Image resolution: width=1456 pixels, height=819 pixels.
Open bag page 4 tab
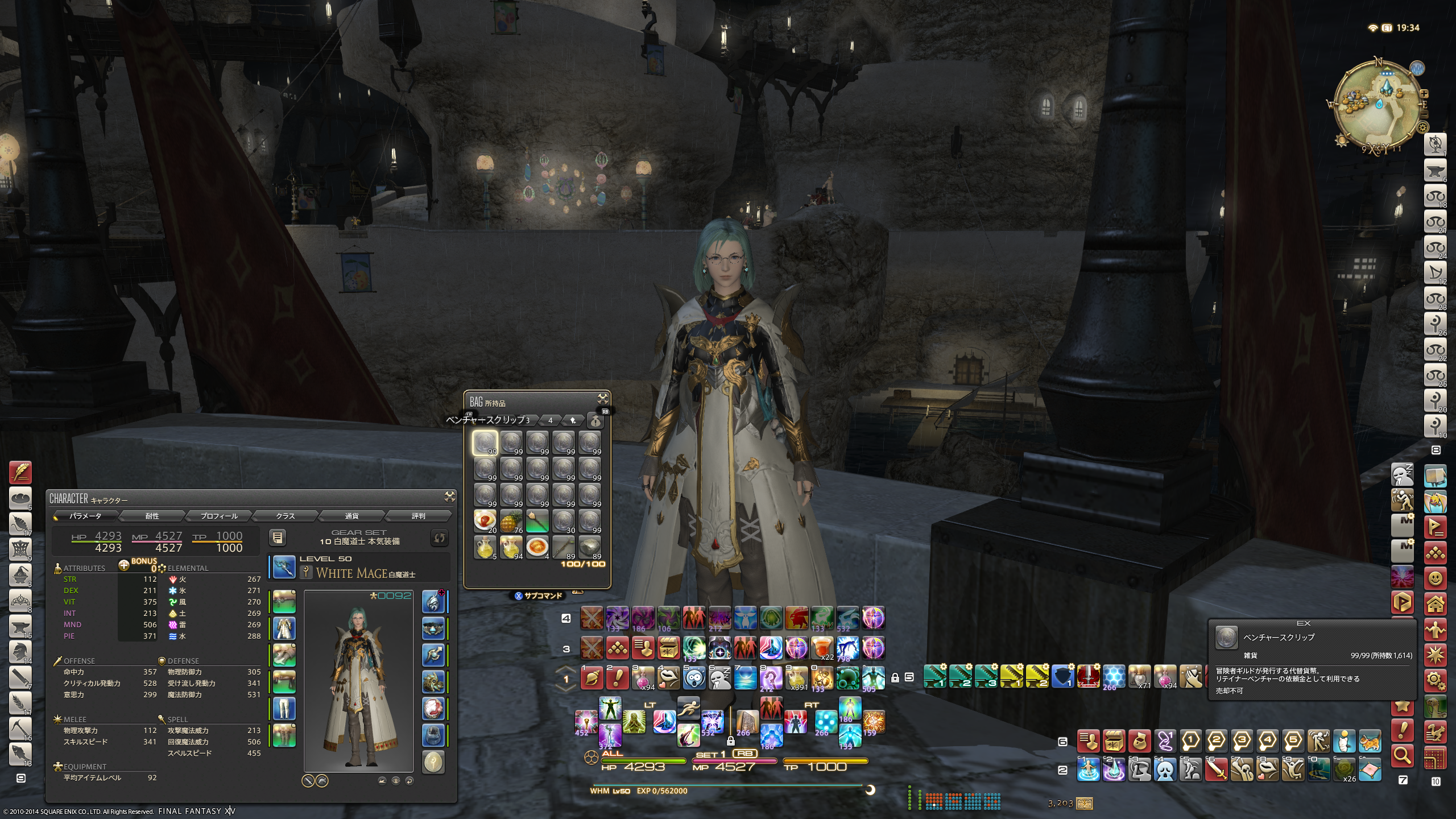tap(550, 420)
